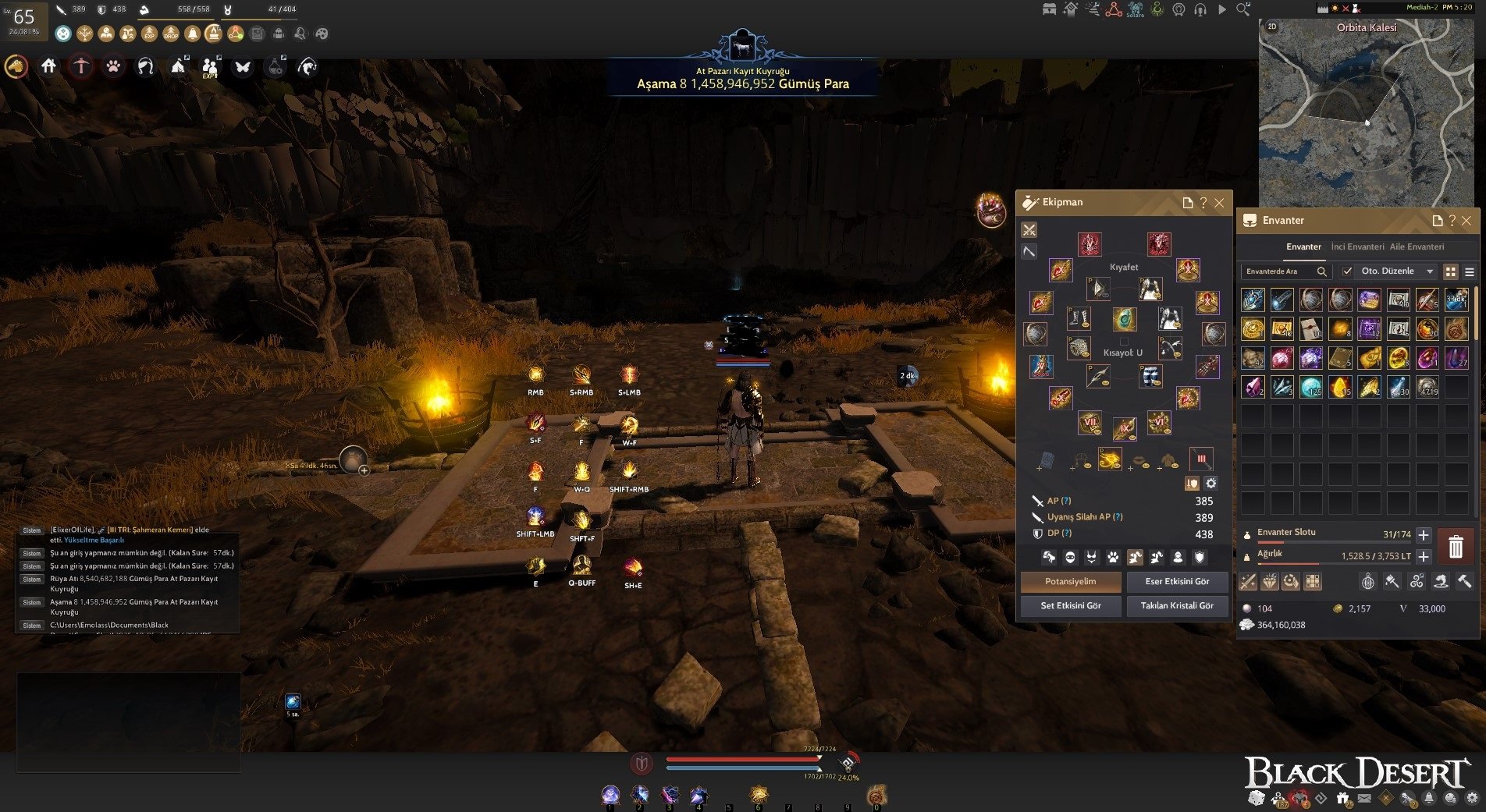Switch inventory to list view
Viewport: 1486px width, 812px height.
(x=1470, y=271)
